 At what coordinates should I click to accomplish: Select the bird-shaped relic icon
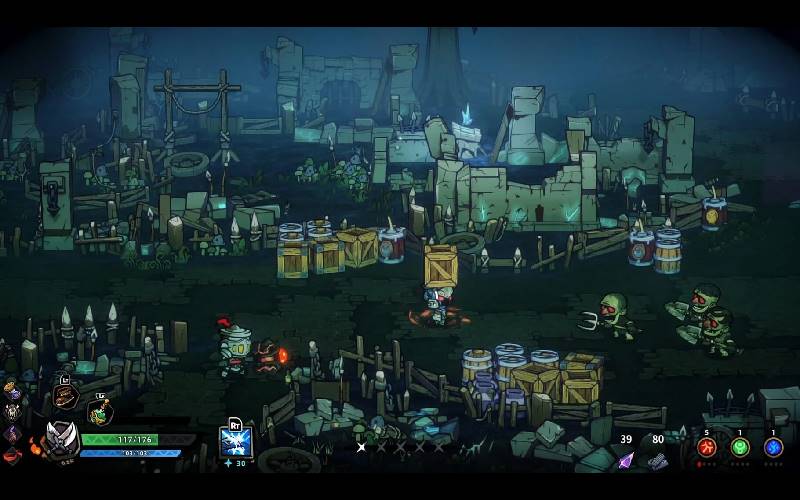pos(11,389)
